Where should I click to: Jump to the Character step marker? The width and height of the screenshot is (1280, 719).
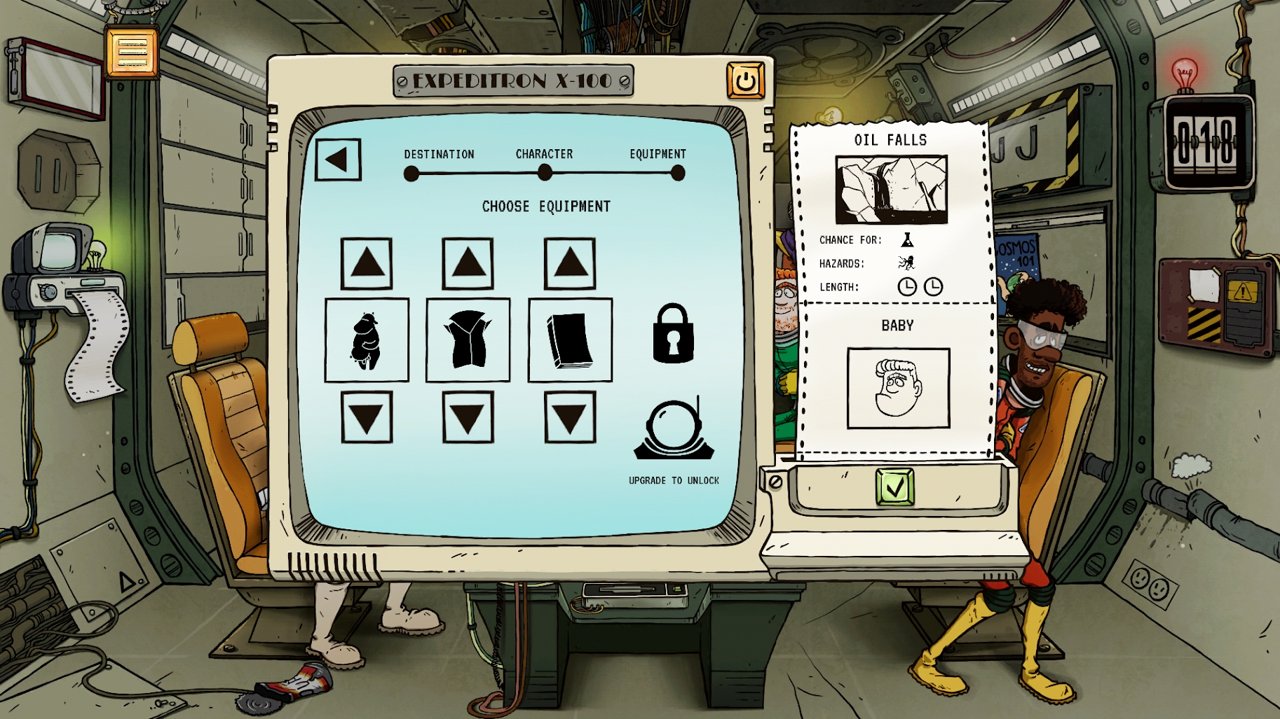(545, 172)
